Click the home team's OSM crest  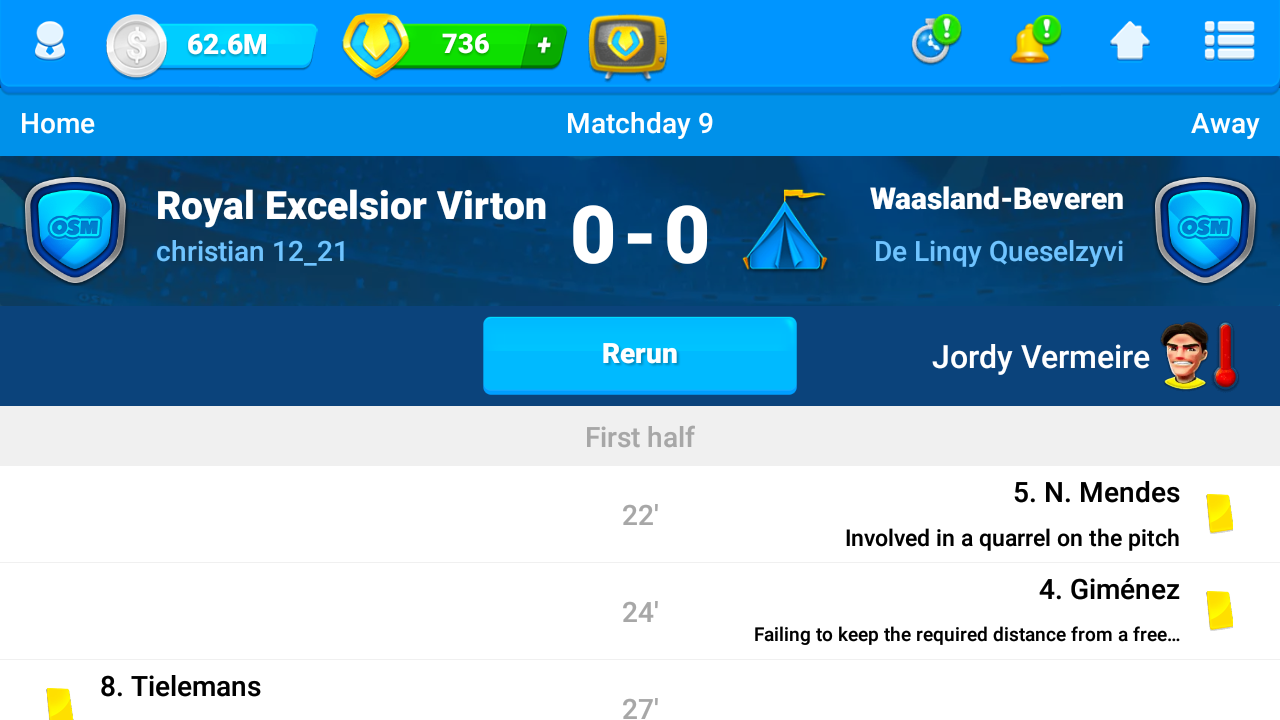coord(75,230)
